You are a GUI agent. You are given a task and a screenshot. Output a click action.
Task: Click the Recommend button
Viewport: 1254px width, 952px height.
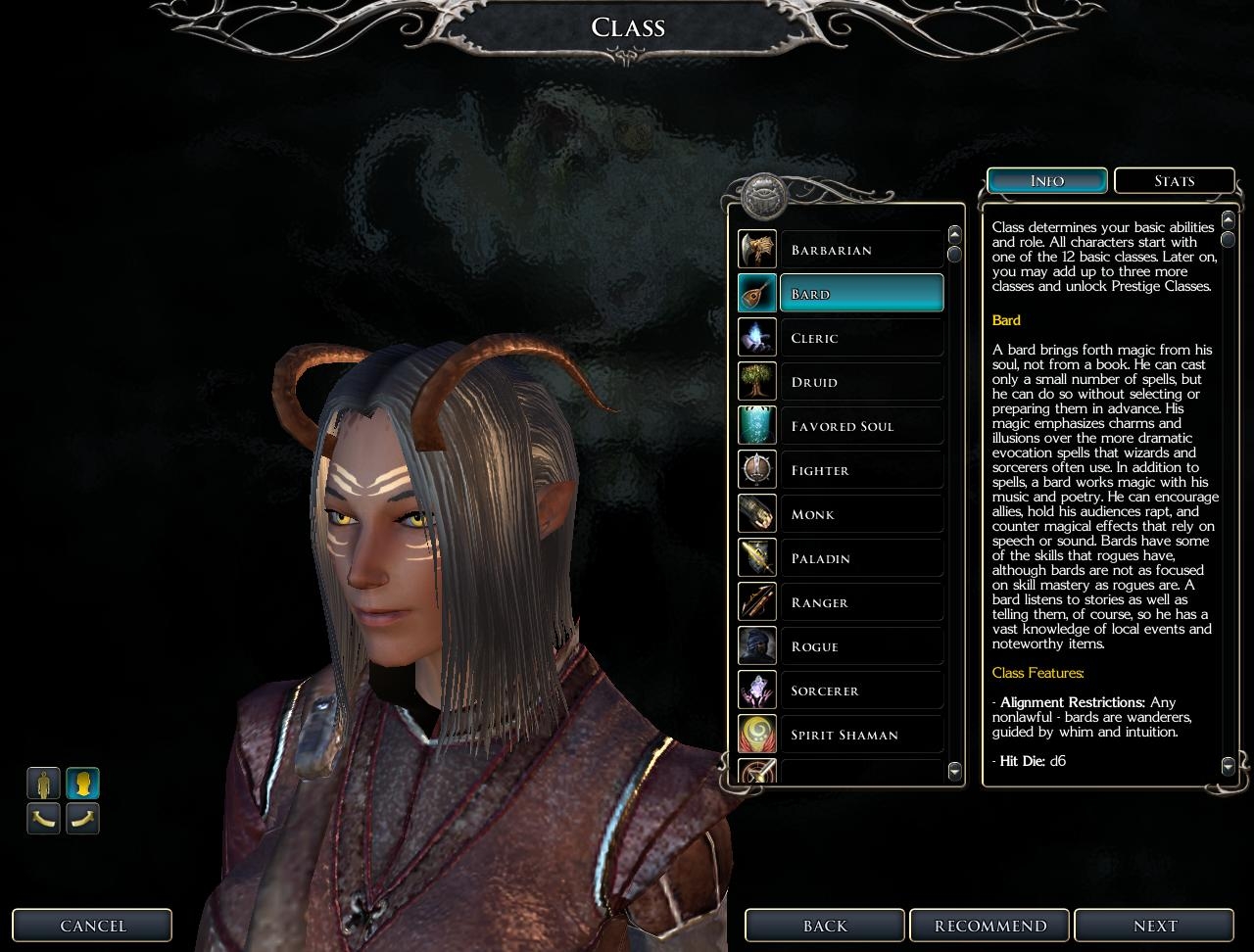coord(989,926)
